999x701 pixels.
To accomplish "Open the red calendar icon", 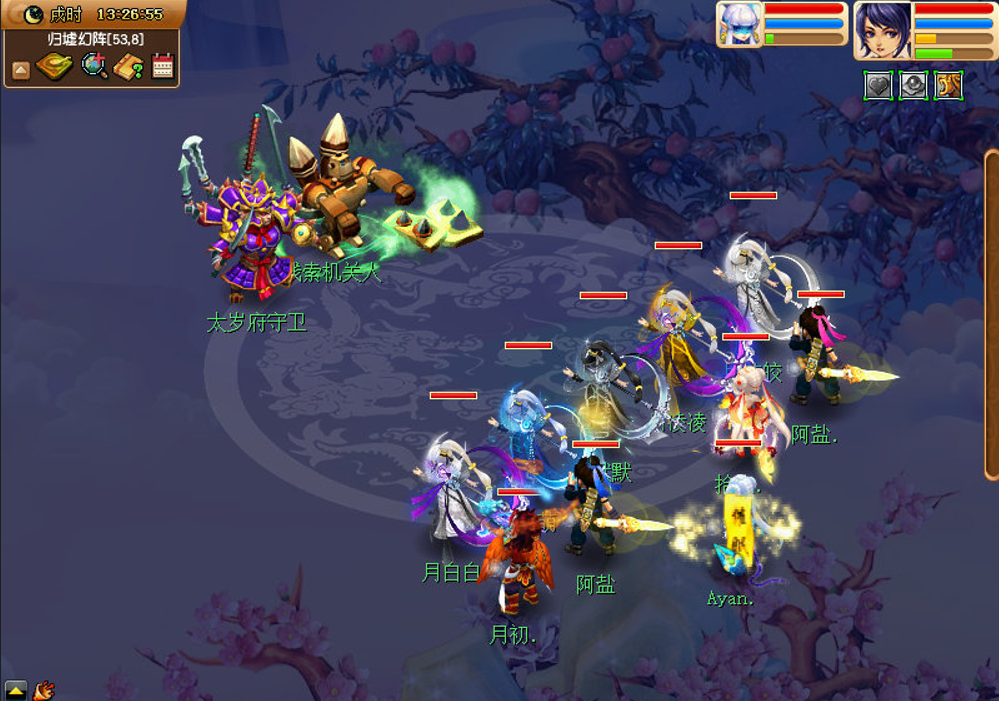I will click(x=162, y=67).
